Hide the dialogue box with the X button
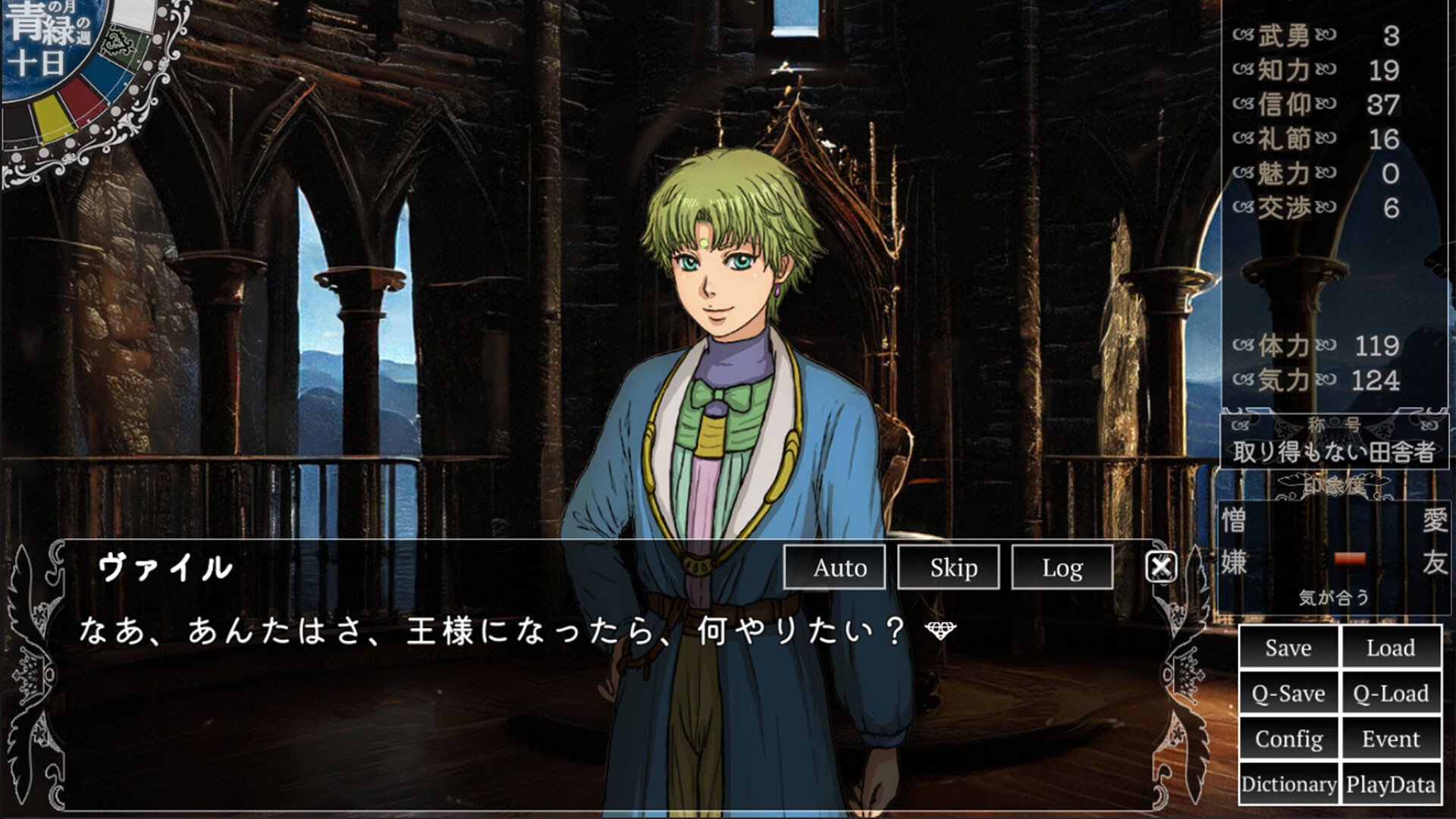 click(x=1163, y=566)
